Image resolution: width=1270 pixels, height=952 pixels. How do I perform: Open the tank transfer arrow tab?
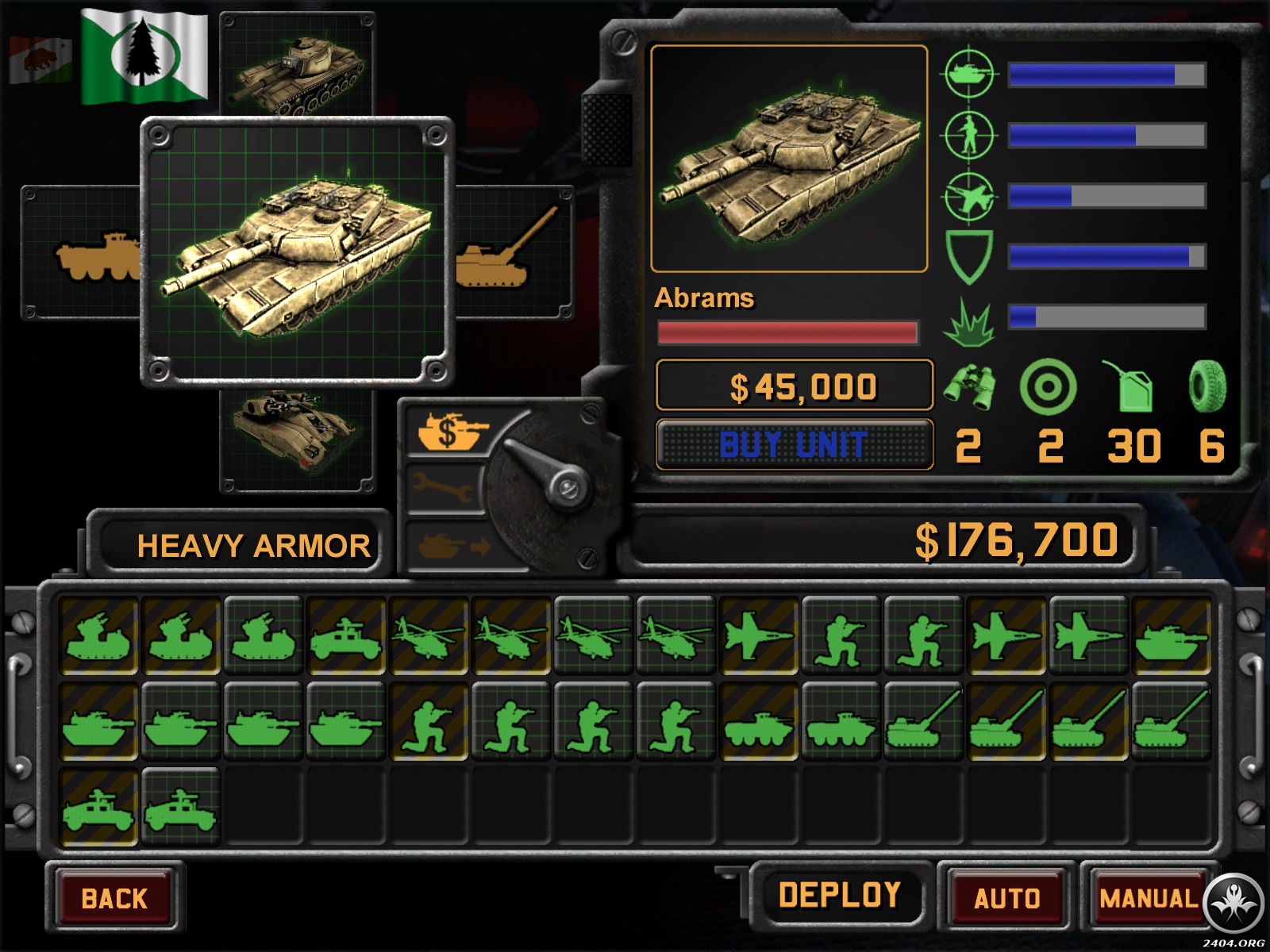[444, 546]
